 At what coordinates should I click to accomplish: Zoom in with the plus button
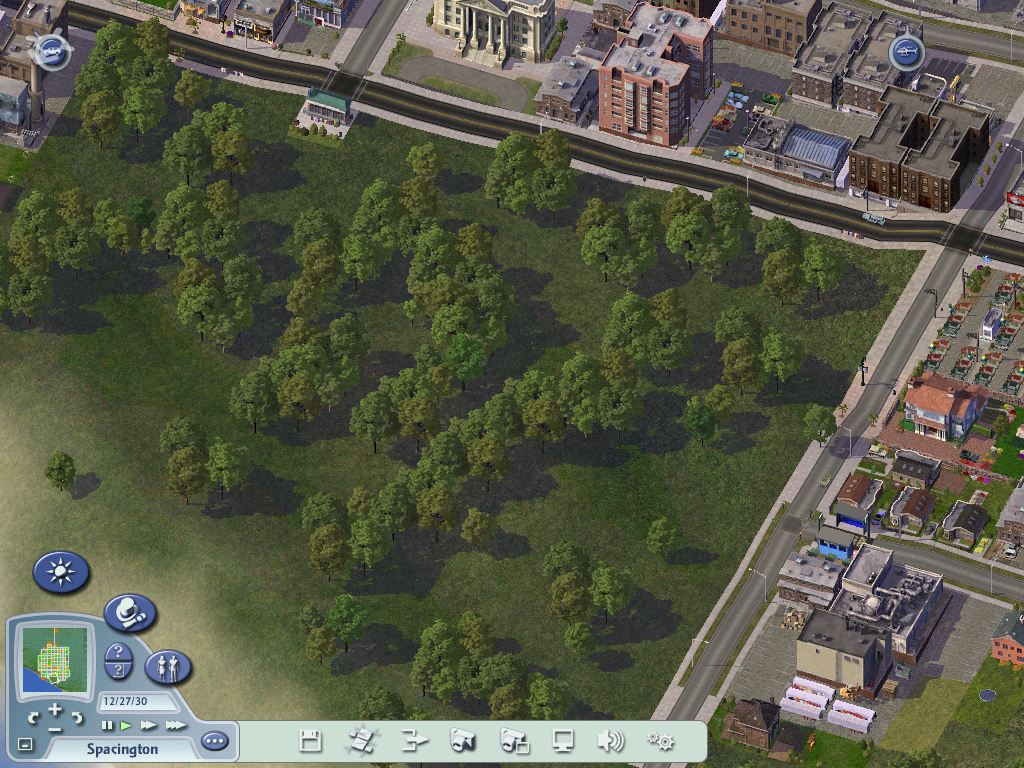tap(55, 710)
